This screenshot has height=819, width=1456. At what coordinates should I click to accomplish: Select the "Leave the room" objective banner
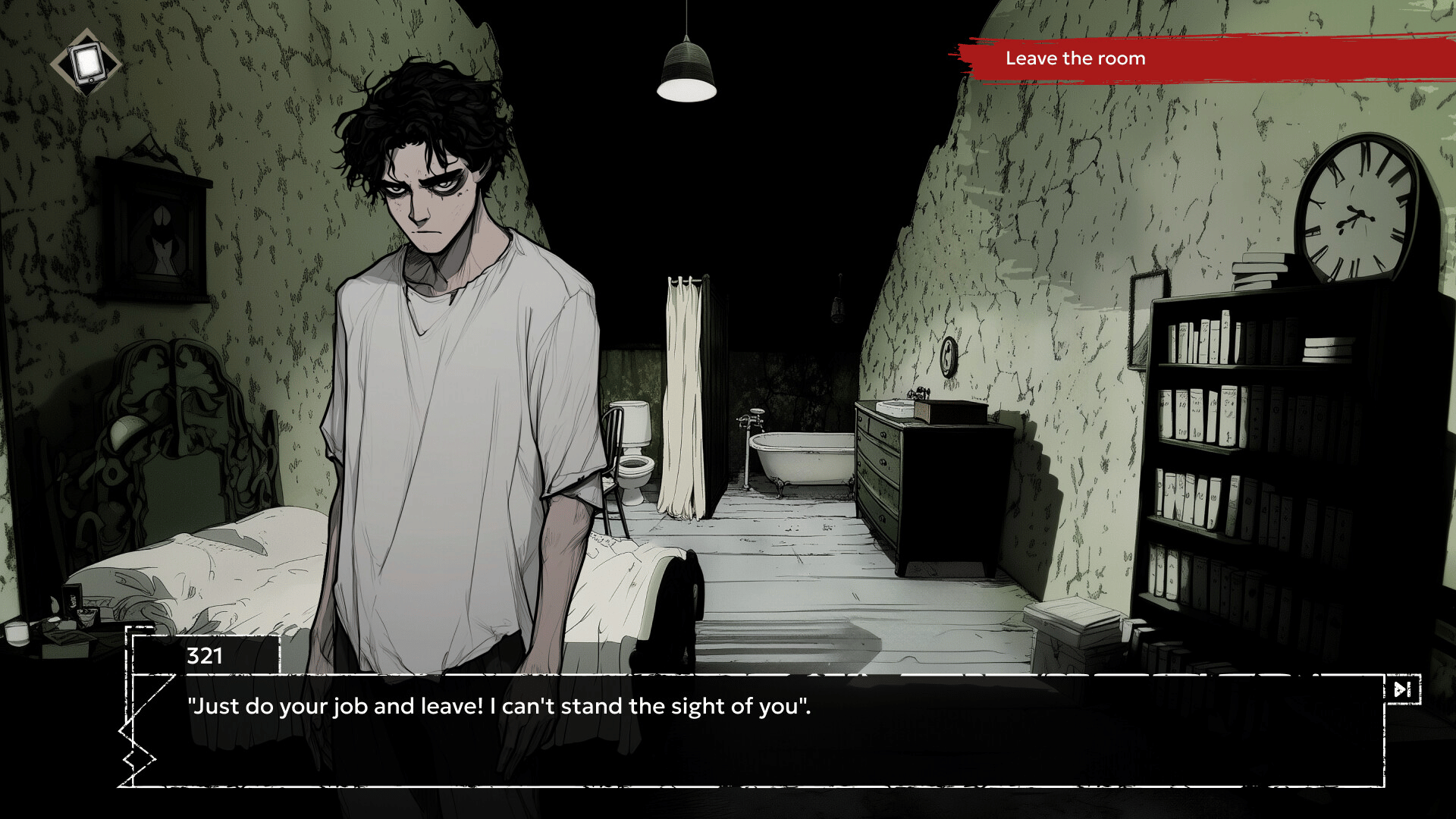point(1075,58)
